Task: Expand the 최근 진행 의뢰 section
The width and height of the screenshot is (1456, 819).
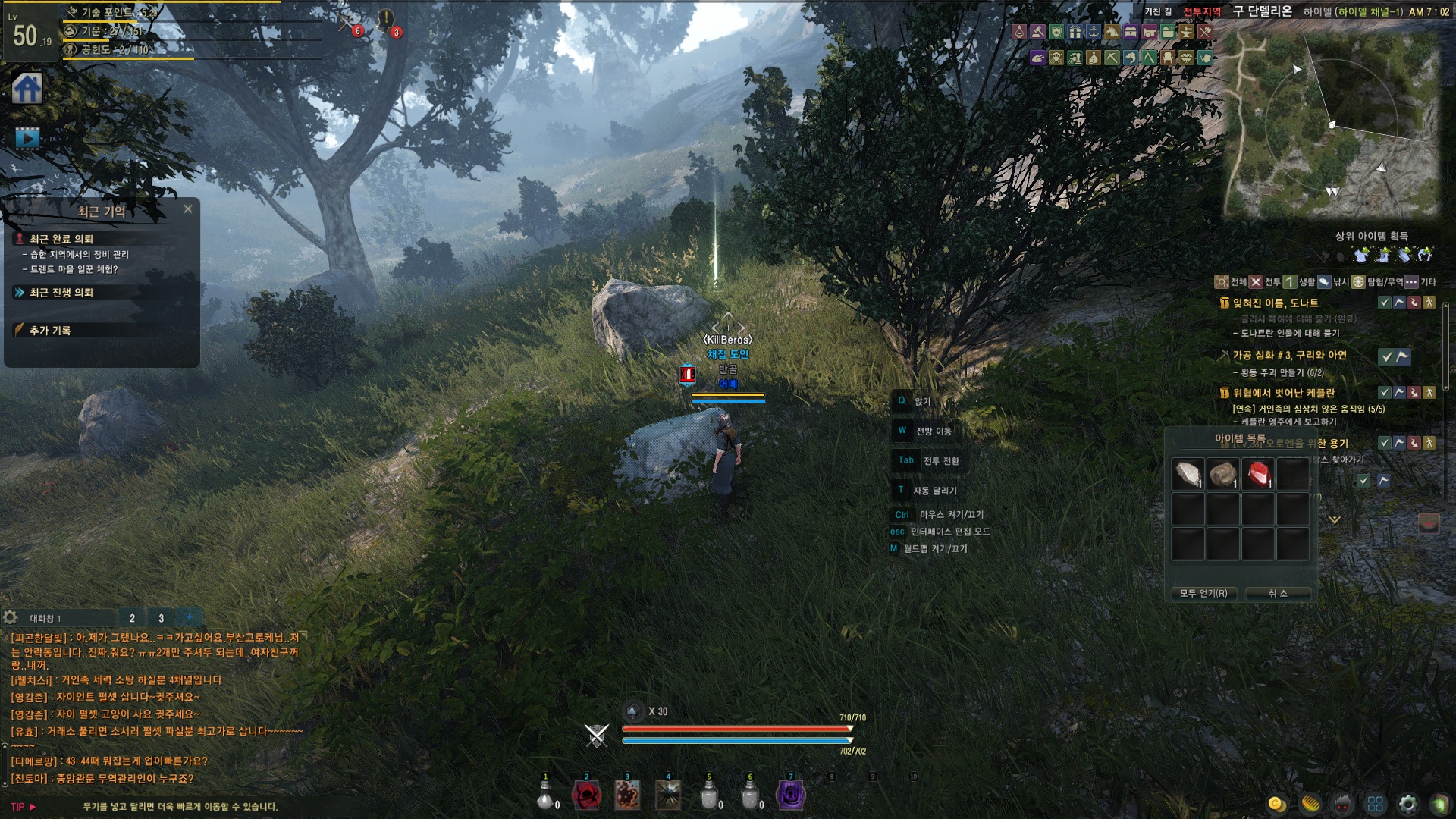Action: pos(61,293)
